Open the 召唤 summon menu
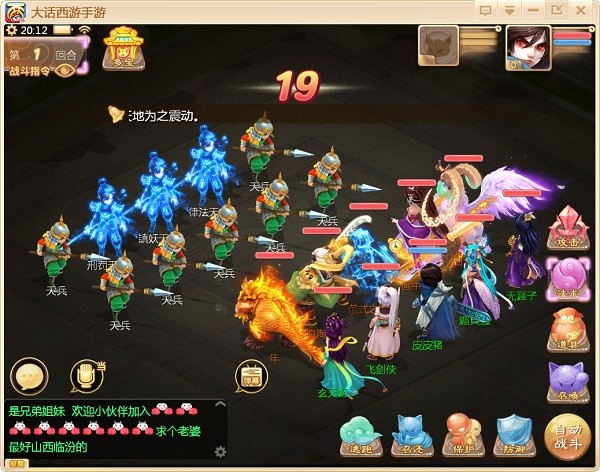The width and height of the screenshot is (600, 472). point(567,381)
